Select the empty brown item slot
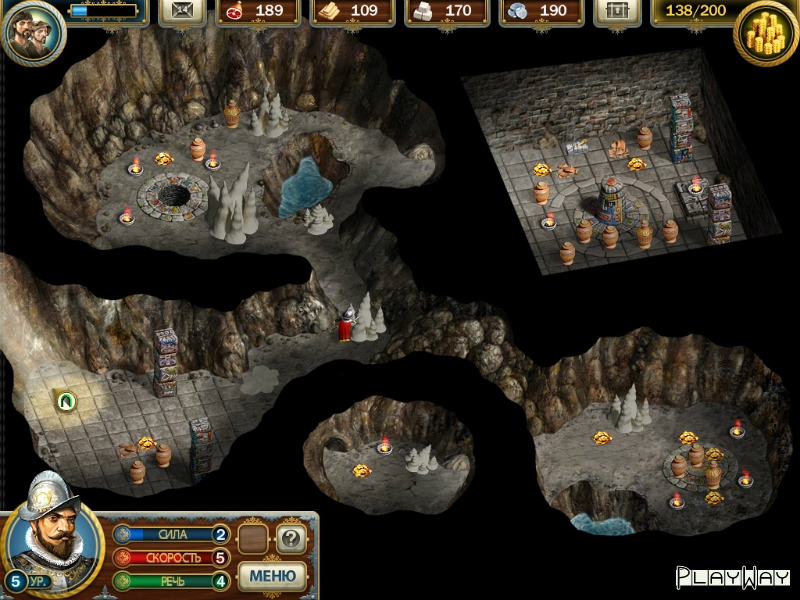800x600 pixels. tap(253, 540)
